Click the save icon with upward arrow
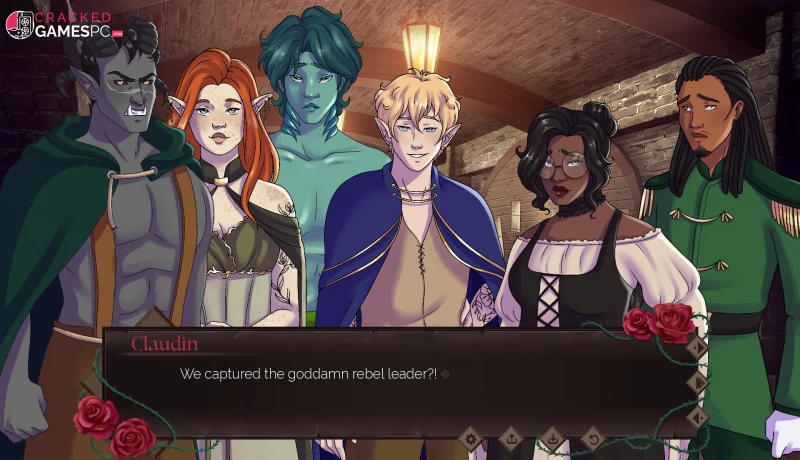The width and height of the screenshot is (800, 460). pyautogui.click(x=510, y=438)
